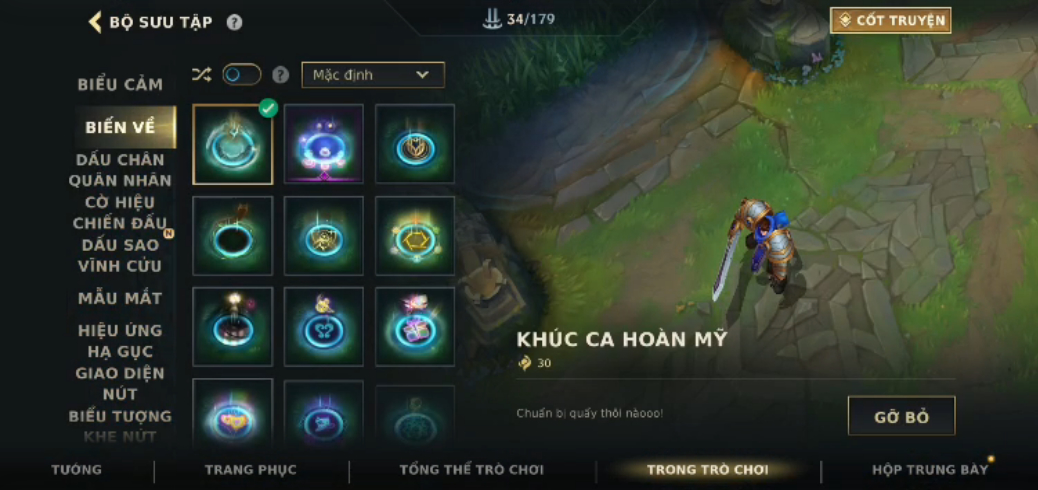Click the Gỡ Bỏ button
This screenshot has height=490, width=1038.
coord(901,416)
